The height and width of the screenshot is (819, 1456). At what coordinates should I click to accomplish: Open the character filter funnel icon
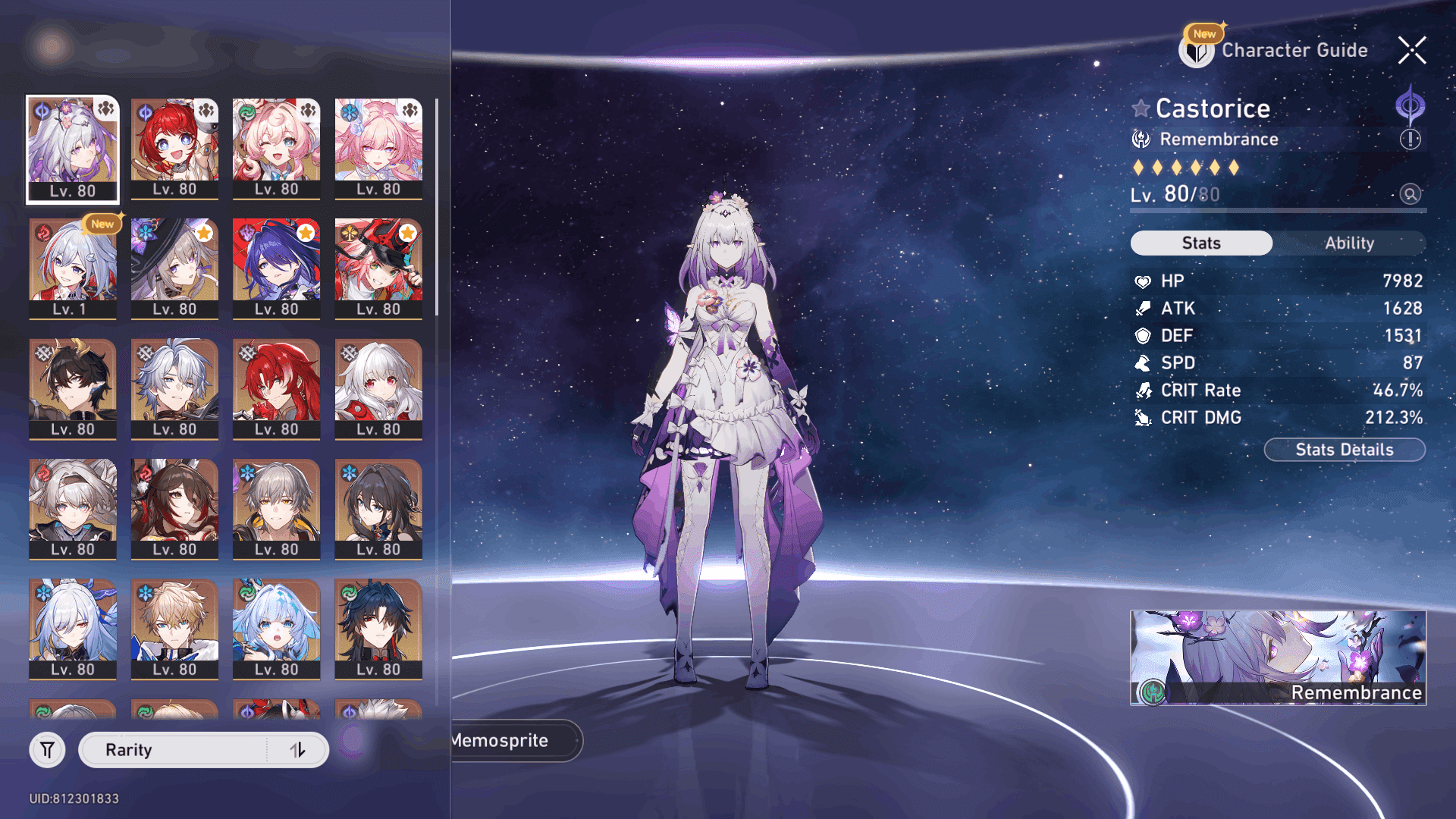pyautogui.click(x=47, y=749)
